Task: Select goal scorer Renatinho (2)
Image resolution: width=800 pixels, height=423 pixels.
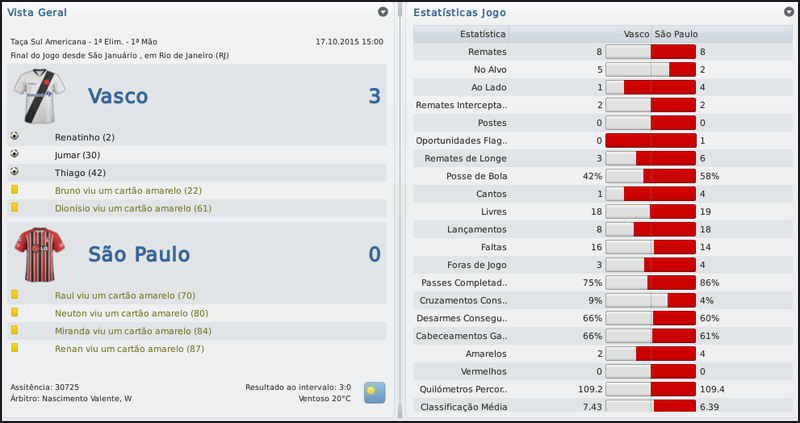Action: pos(85,136)
